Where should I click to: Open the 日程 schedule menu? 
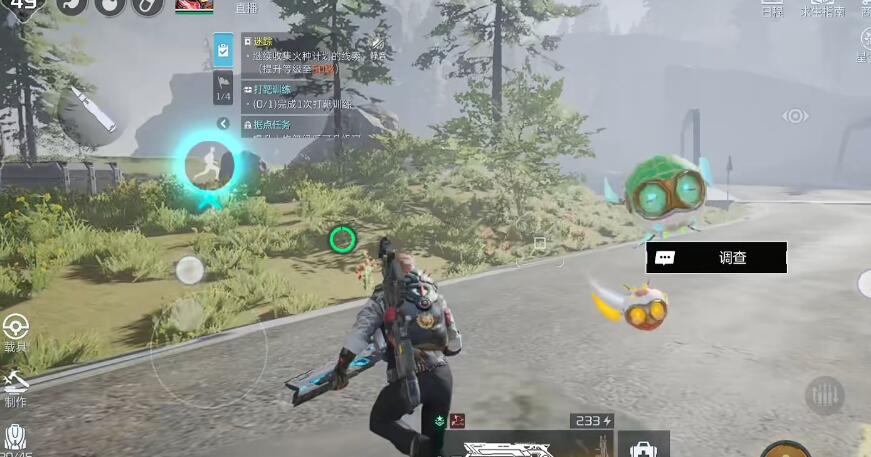[x=772, y=10]
